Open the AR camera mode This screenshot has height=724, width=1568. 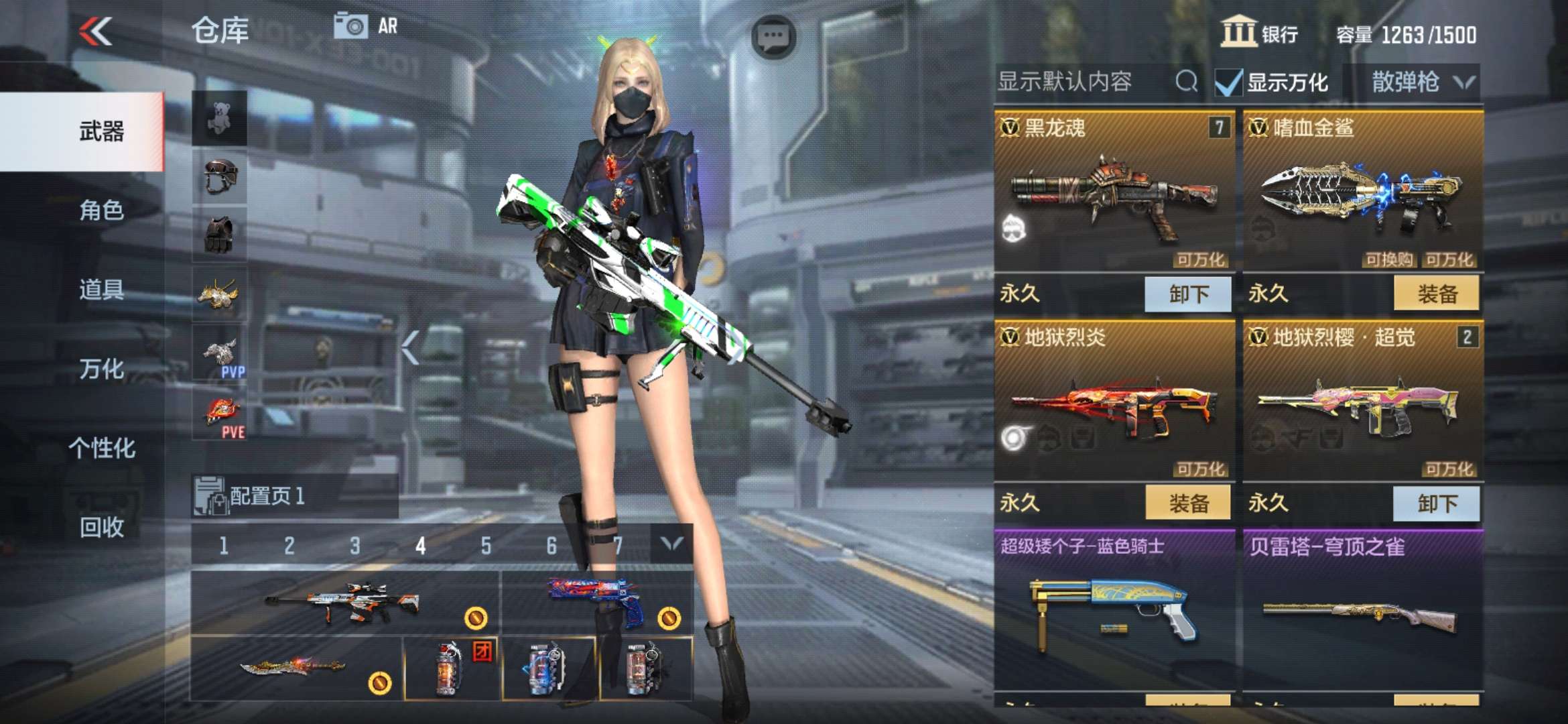click(x=366, y=27)
